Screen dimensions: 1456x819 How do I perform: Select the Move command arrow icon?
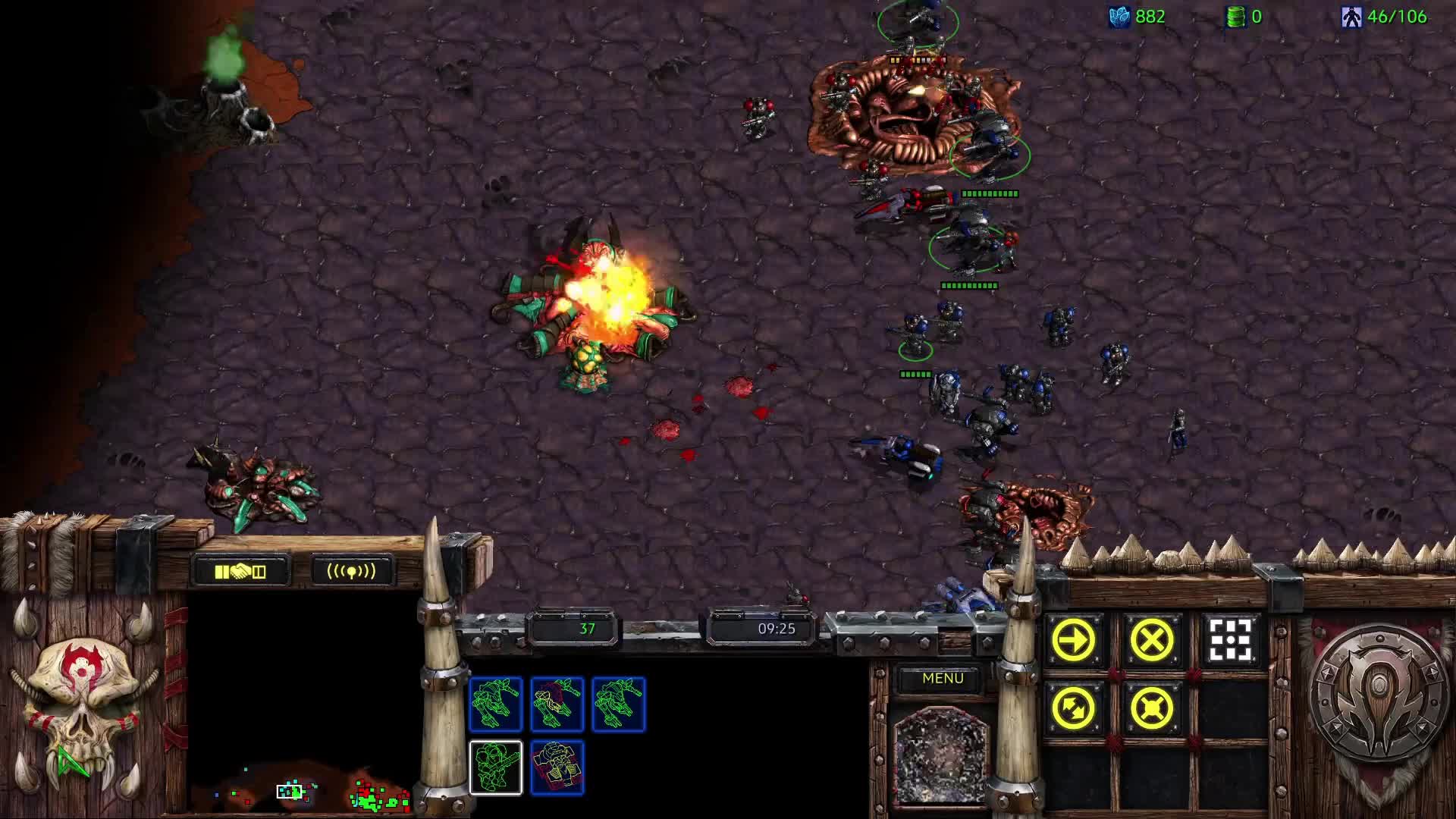(x=1074, y=639)
